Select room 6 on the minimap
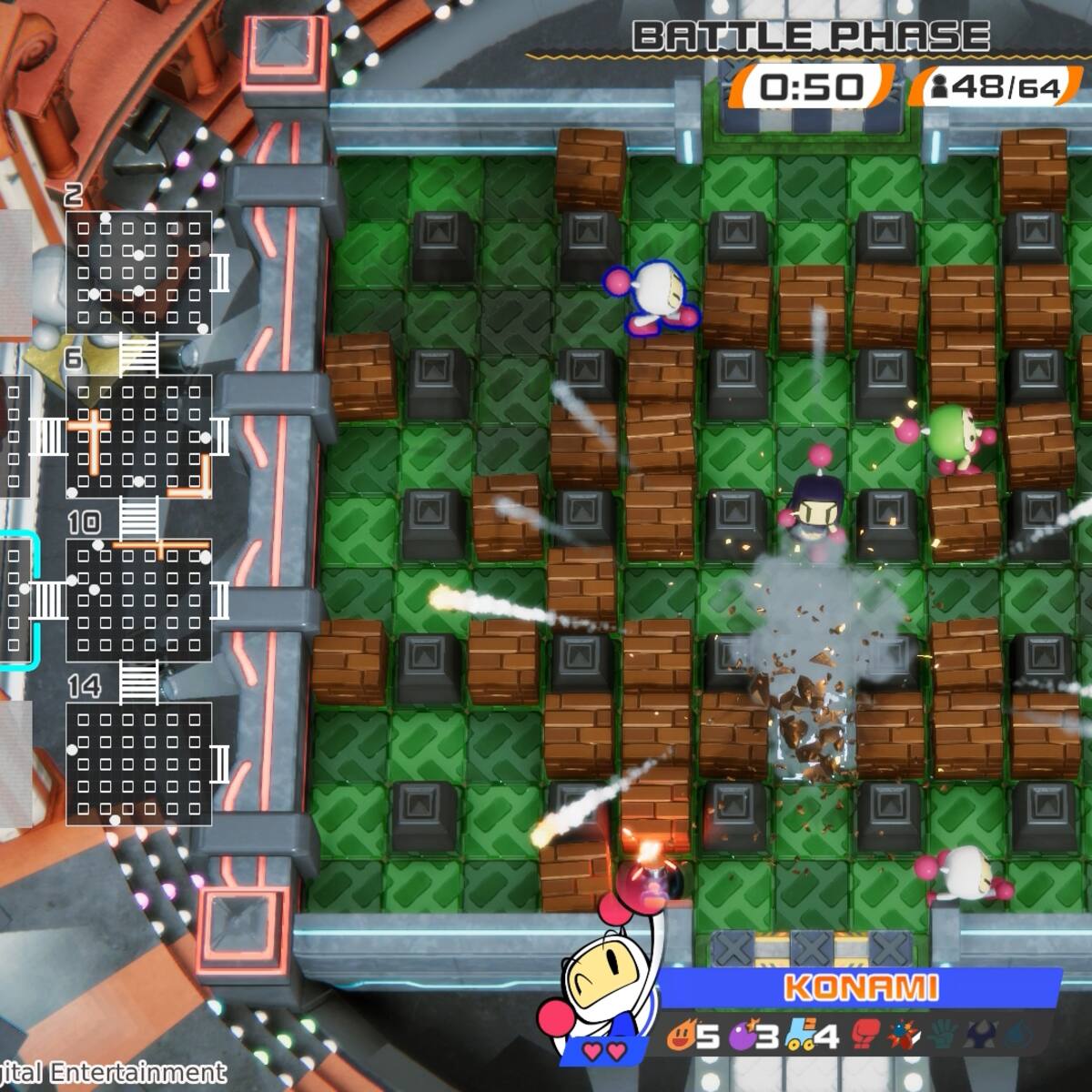 point(138,436)
